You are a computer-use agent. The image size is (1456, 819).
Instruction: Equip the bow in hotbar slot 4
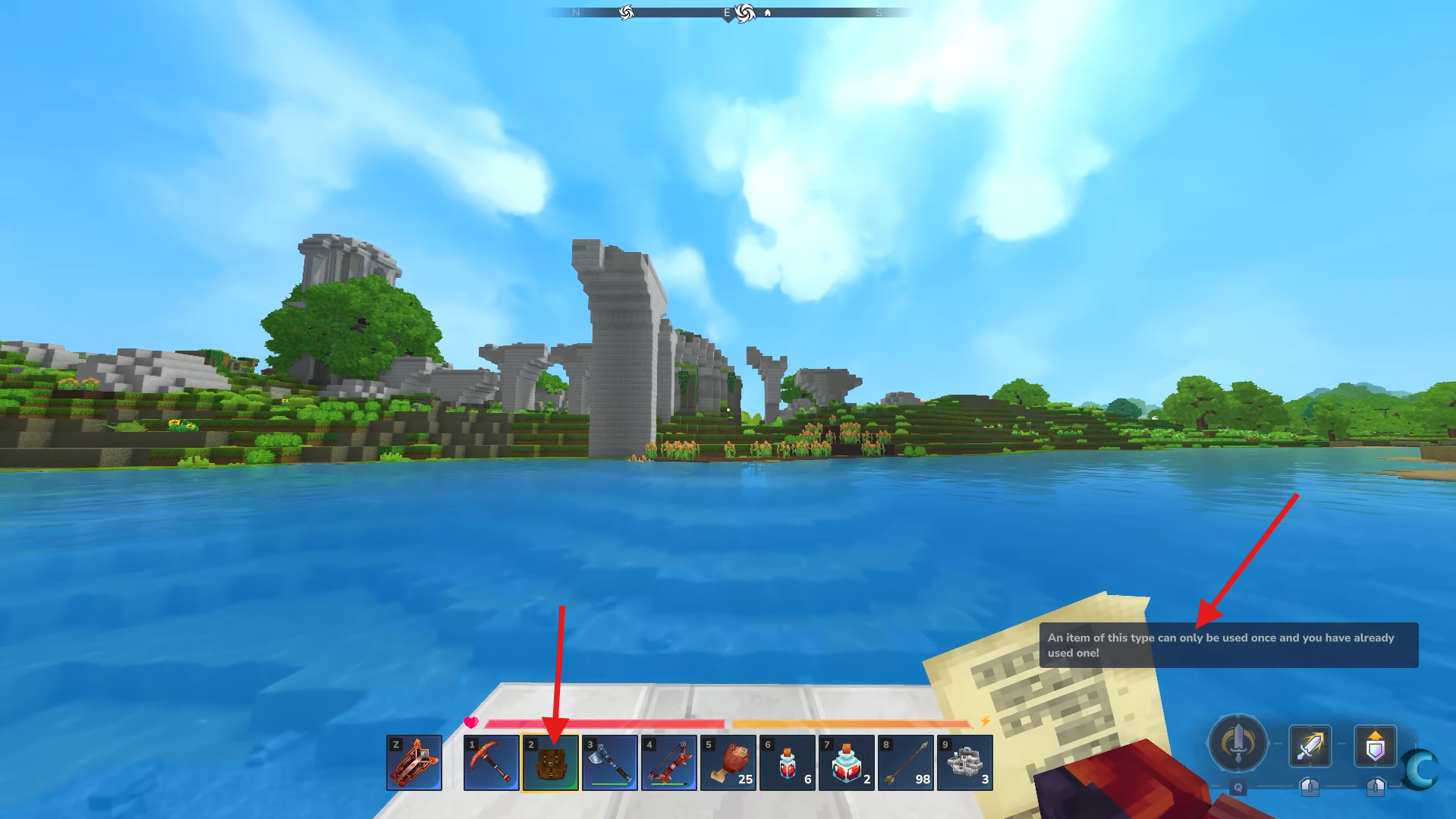[670, 762]
